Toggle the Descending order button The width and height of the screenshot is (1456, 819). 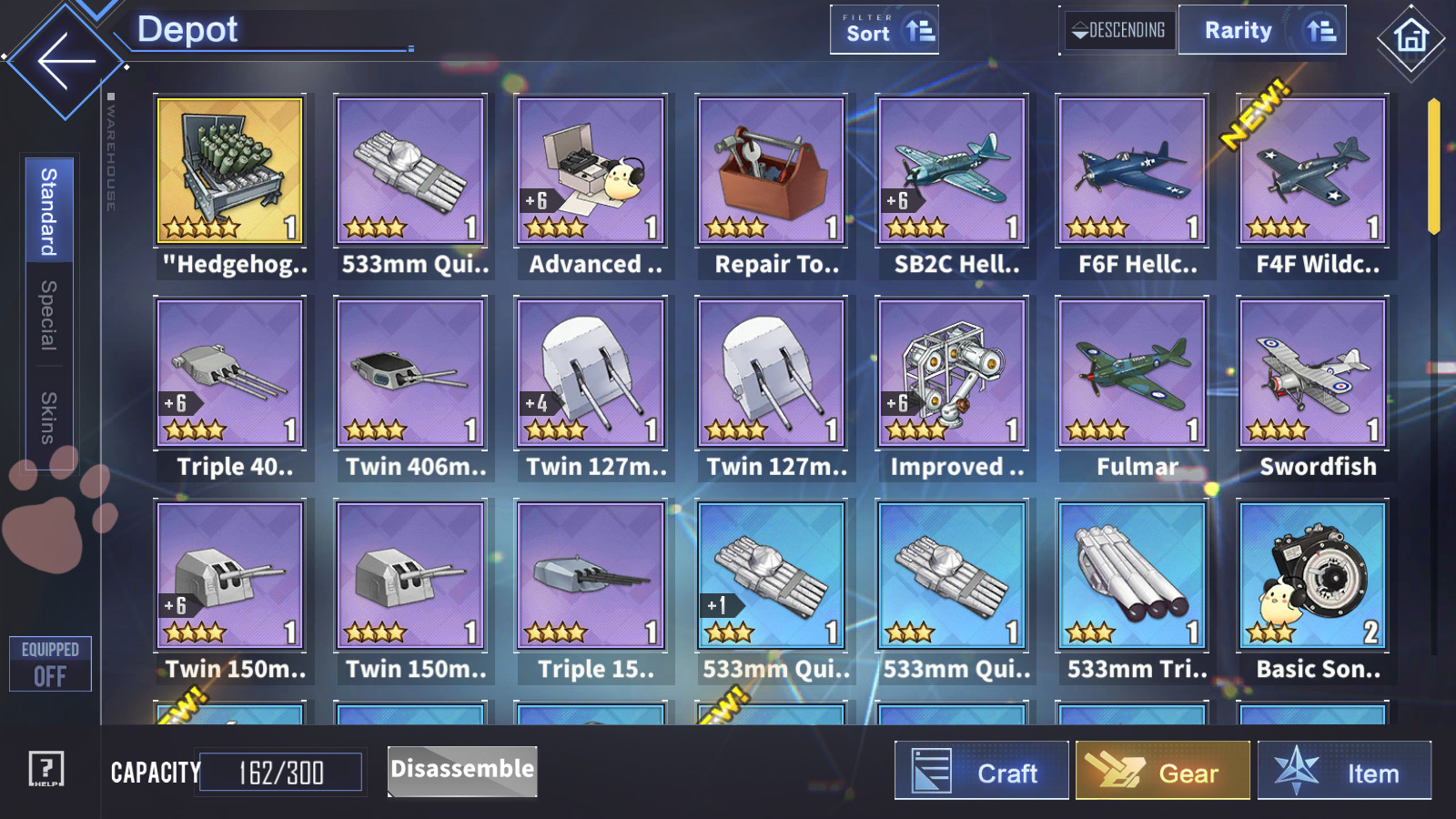pos(1118,31)
